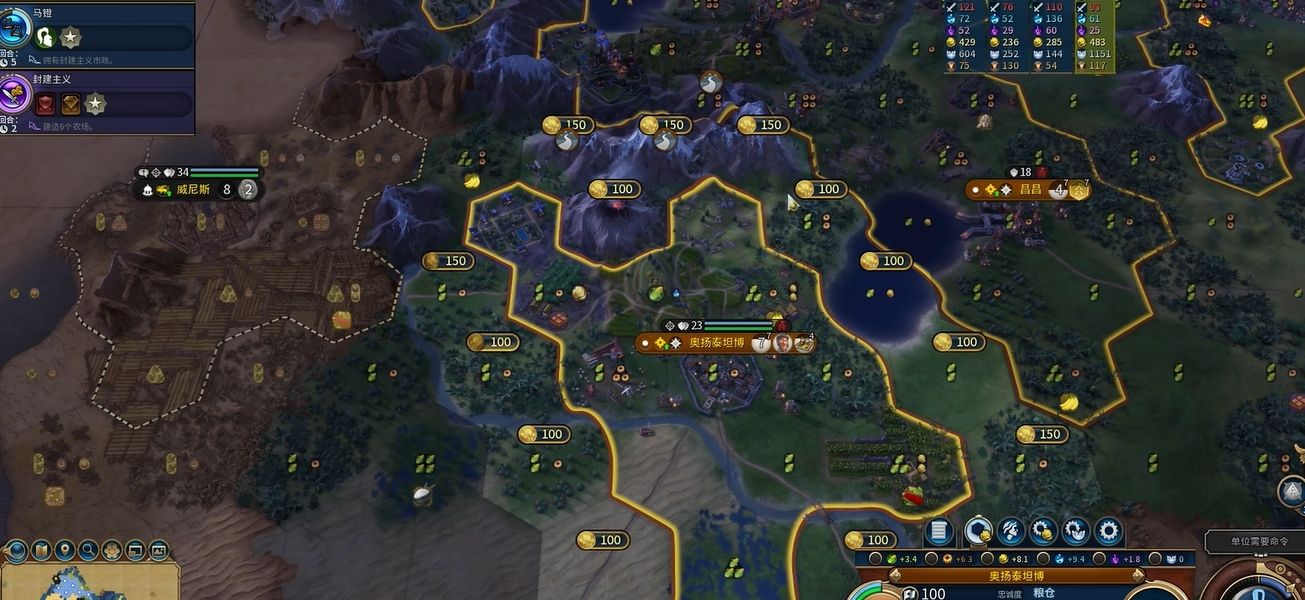Viewport: 1305px width, 600px height.
Task: Toggle the food yield focus checkbox
Action: click(x=876, y=559)
